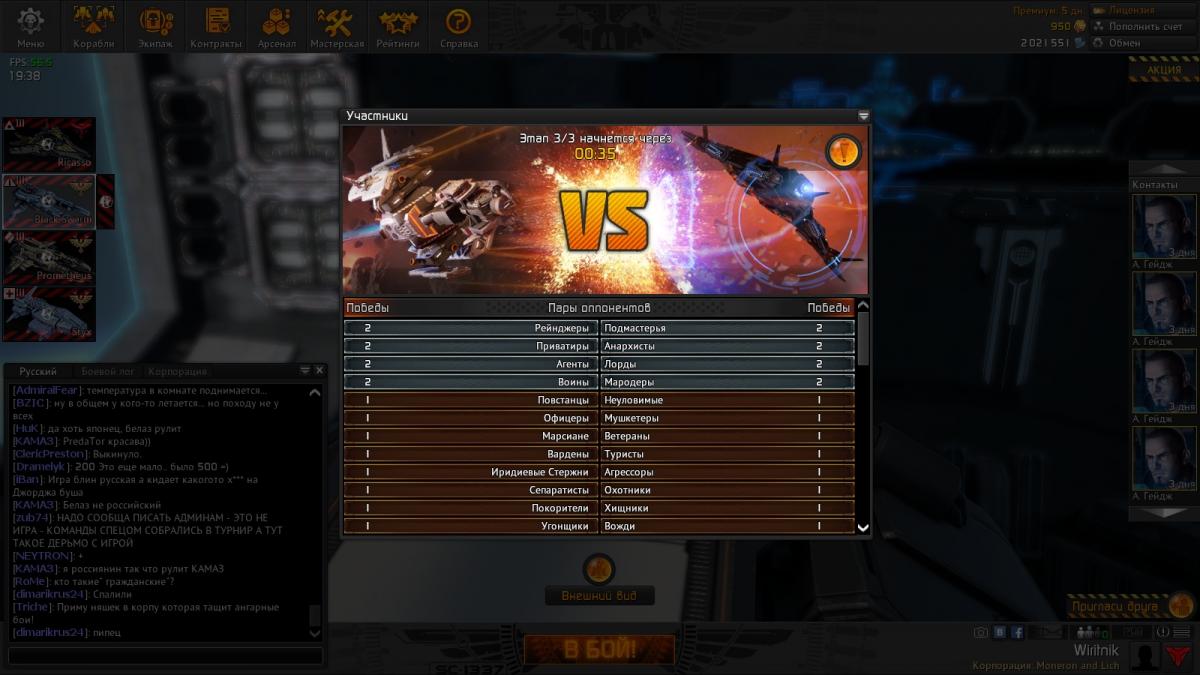
Task: Open the Справка help section
Action: [x=458, y=27]
